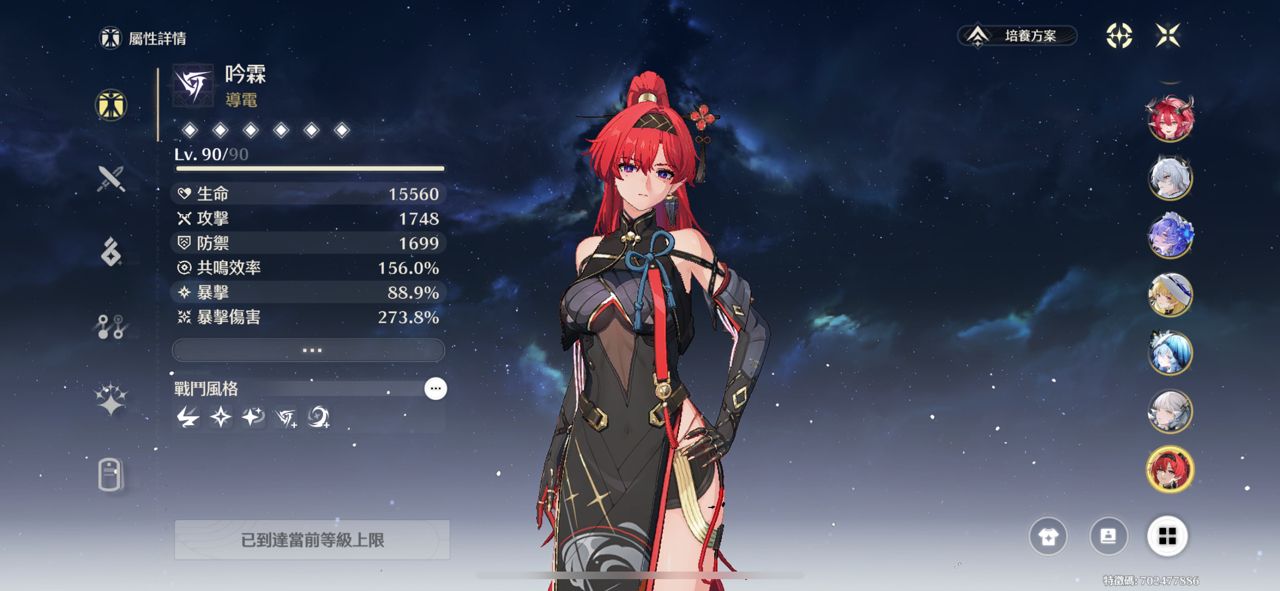Open the character profile card button
This screenshot has height=591, width=1280.
1108,536
